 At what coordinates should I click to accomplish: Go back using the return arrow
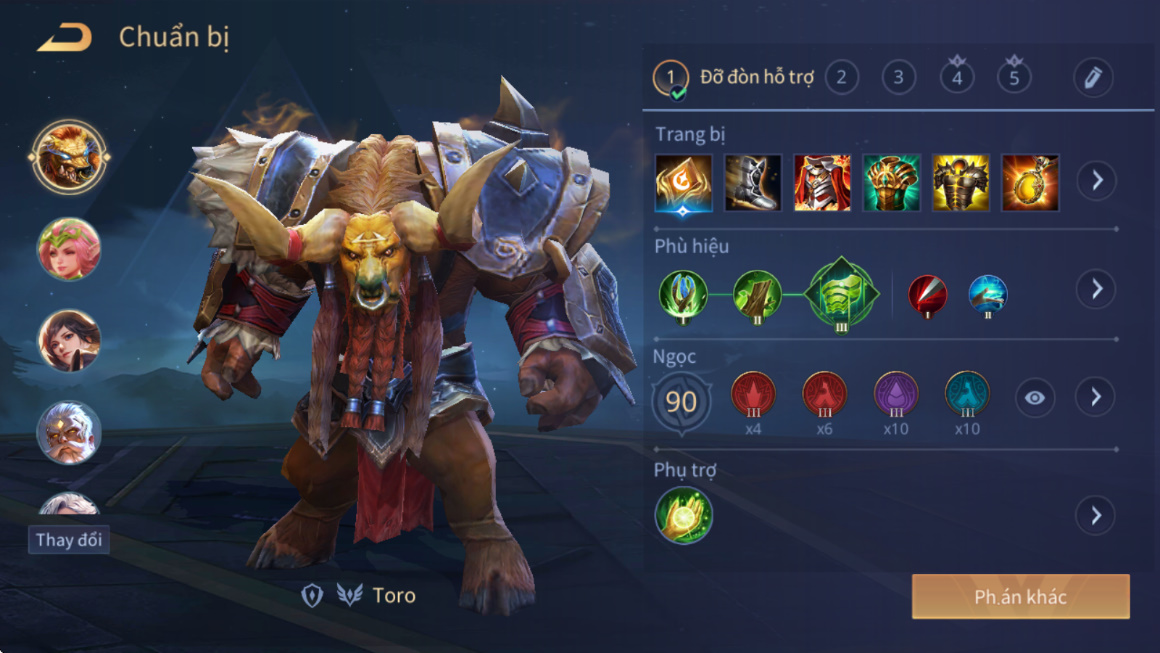click(65, 39)
